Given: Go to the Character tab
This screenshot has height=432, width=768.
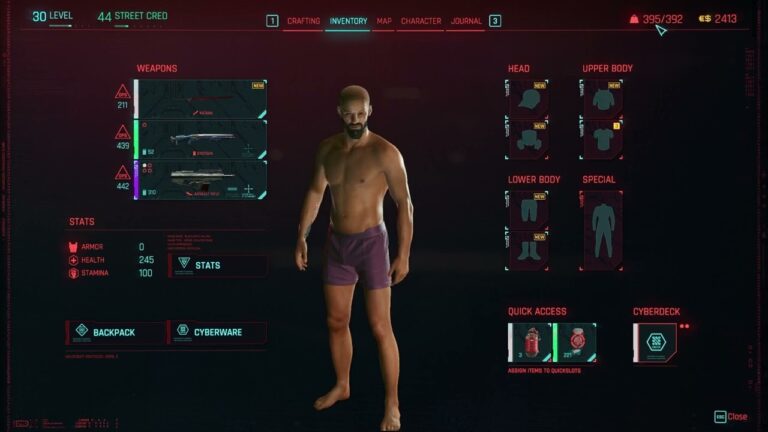Looking at the screenshot, I should pyautogui.click(x=421, y=21).
